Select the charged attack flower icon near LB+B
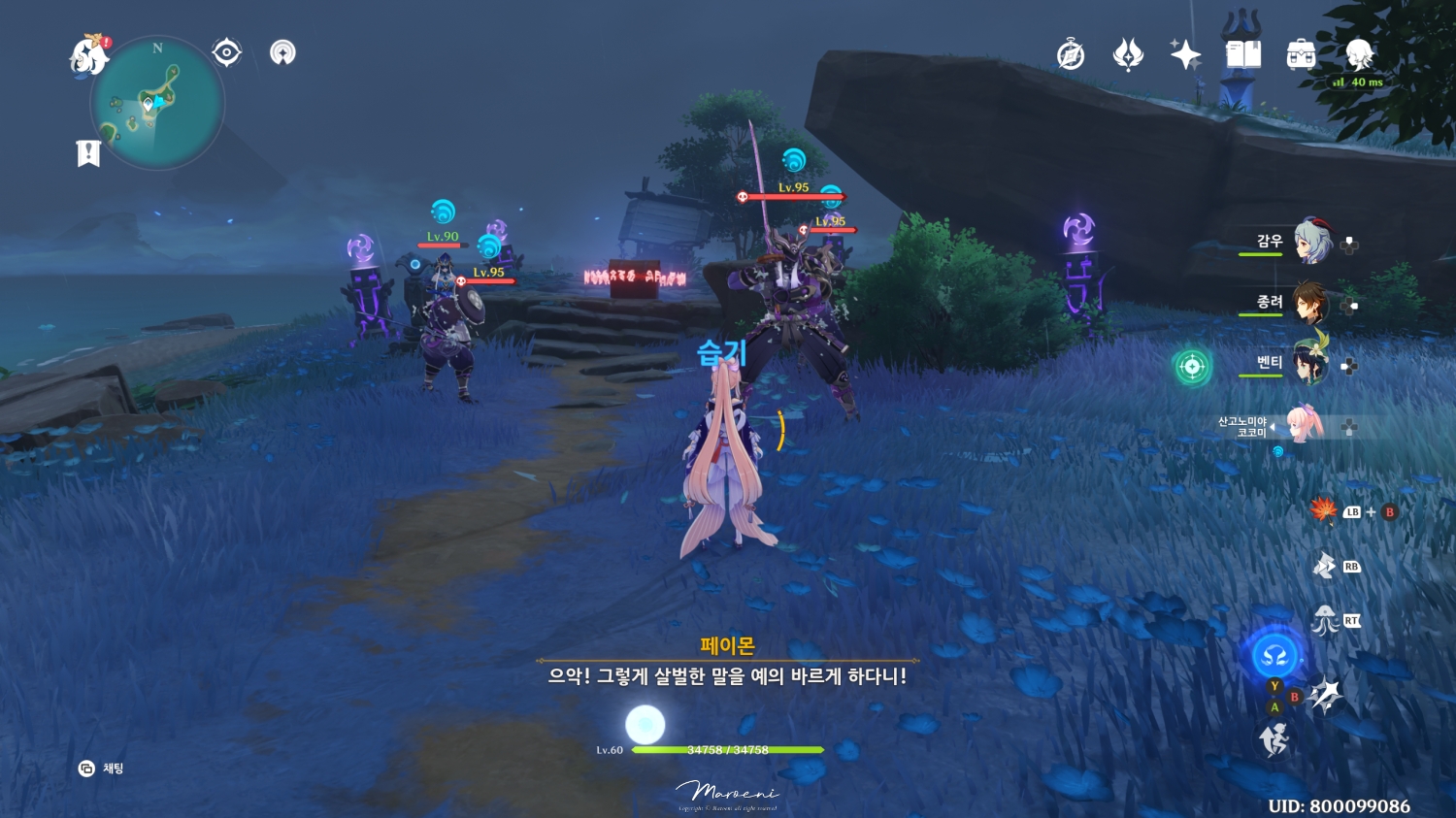The width and height of the screenshot is (1456, 818). click(1323, 510)
